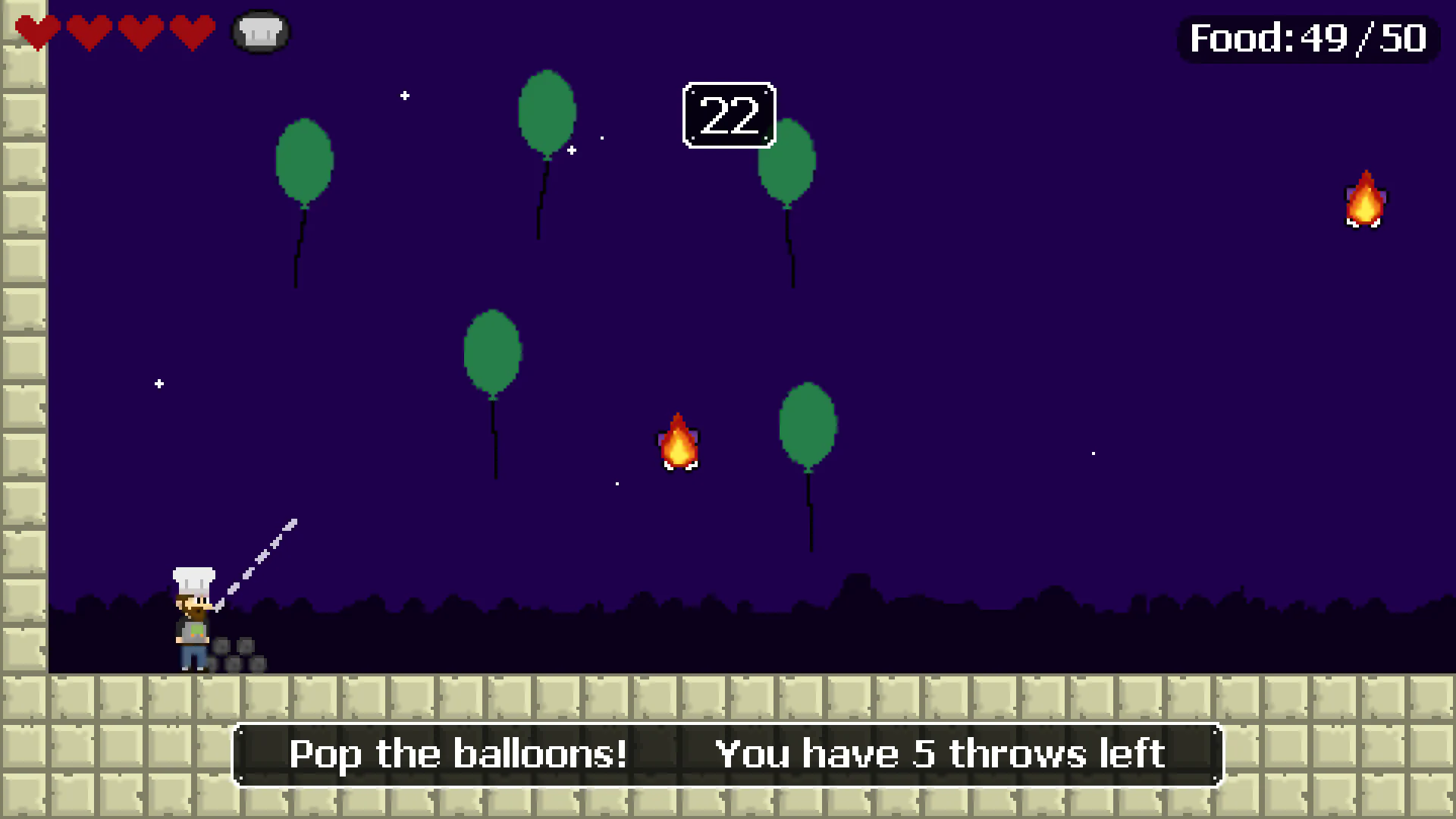Screen dimensions: 1456x819
Task: Click the Food progress counter readout
Action: 1308,38
